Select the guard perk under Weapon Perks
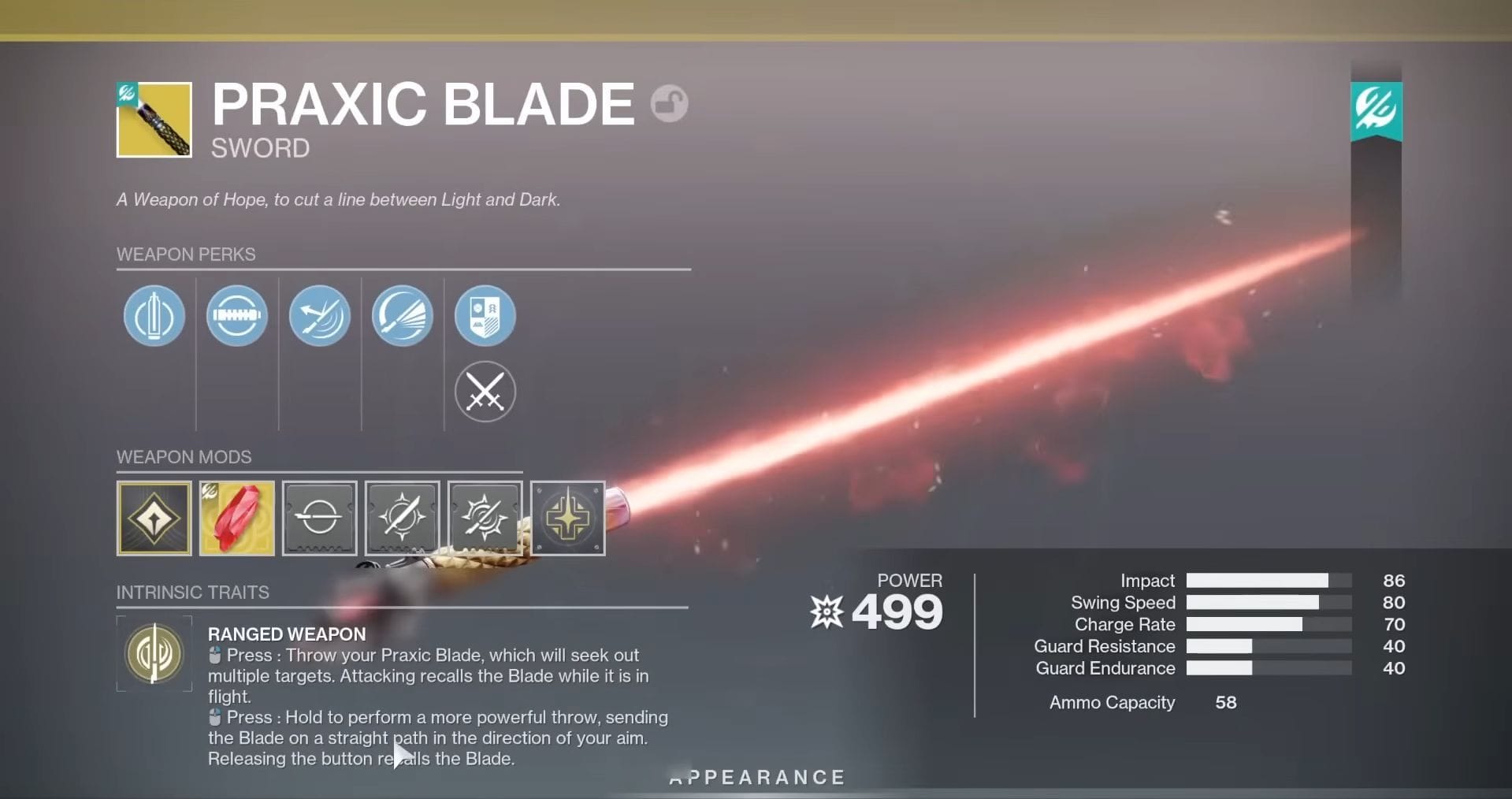The width and height of the screenshot is (1512, 799). (x=237, y=315)
